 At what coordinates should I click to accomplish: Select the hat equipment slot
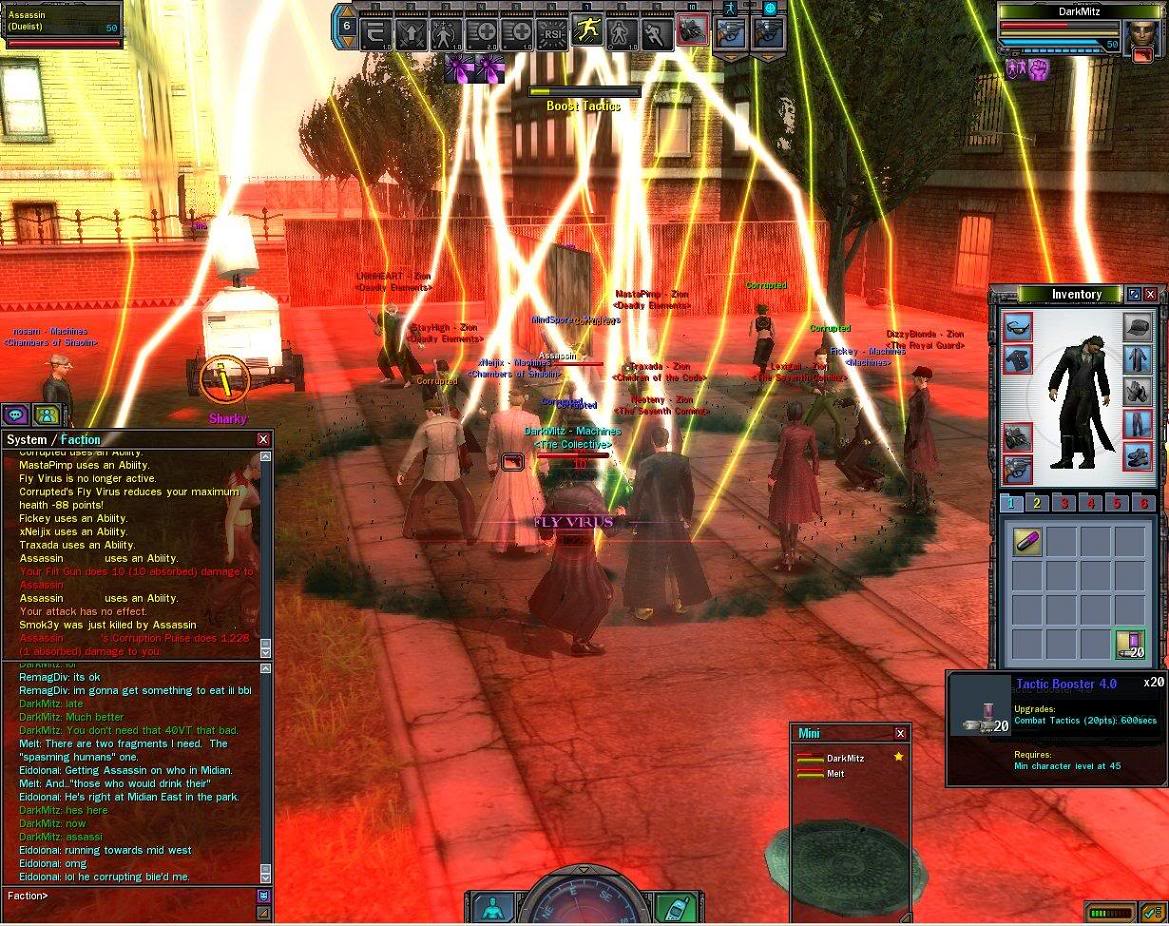point(1137,327)
